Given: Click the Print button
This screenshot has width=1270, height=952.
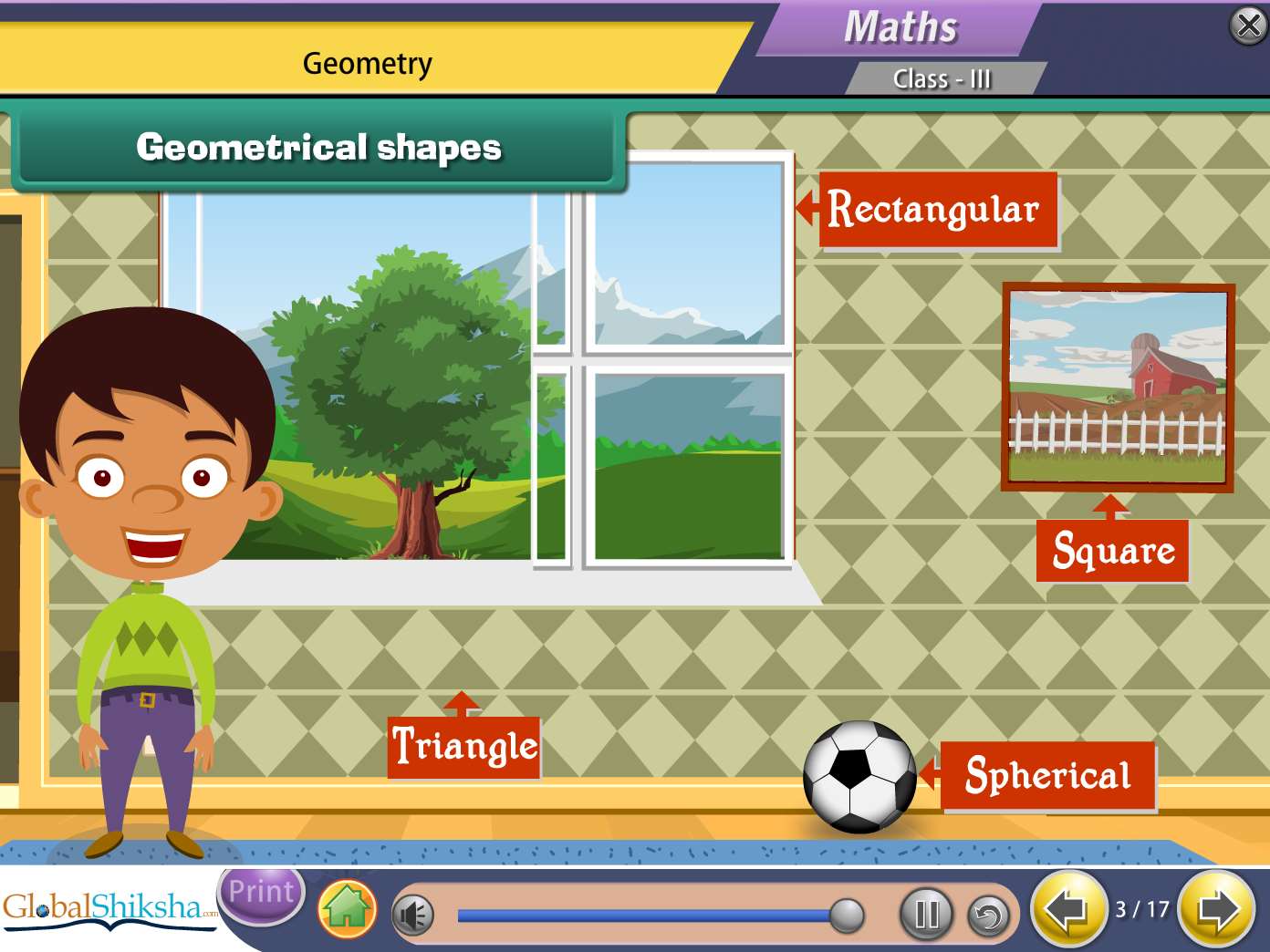Looking at the screenshot, I should tap(261, 893).
